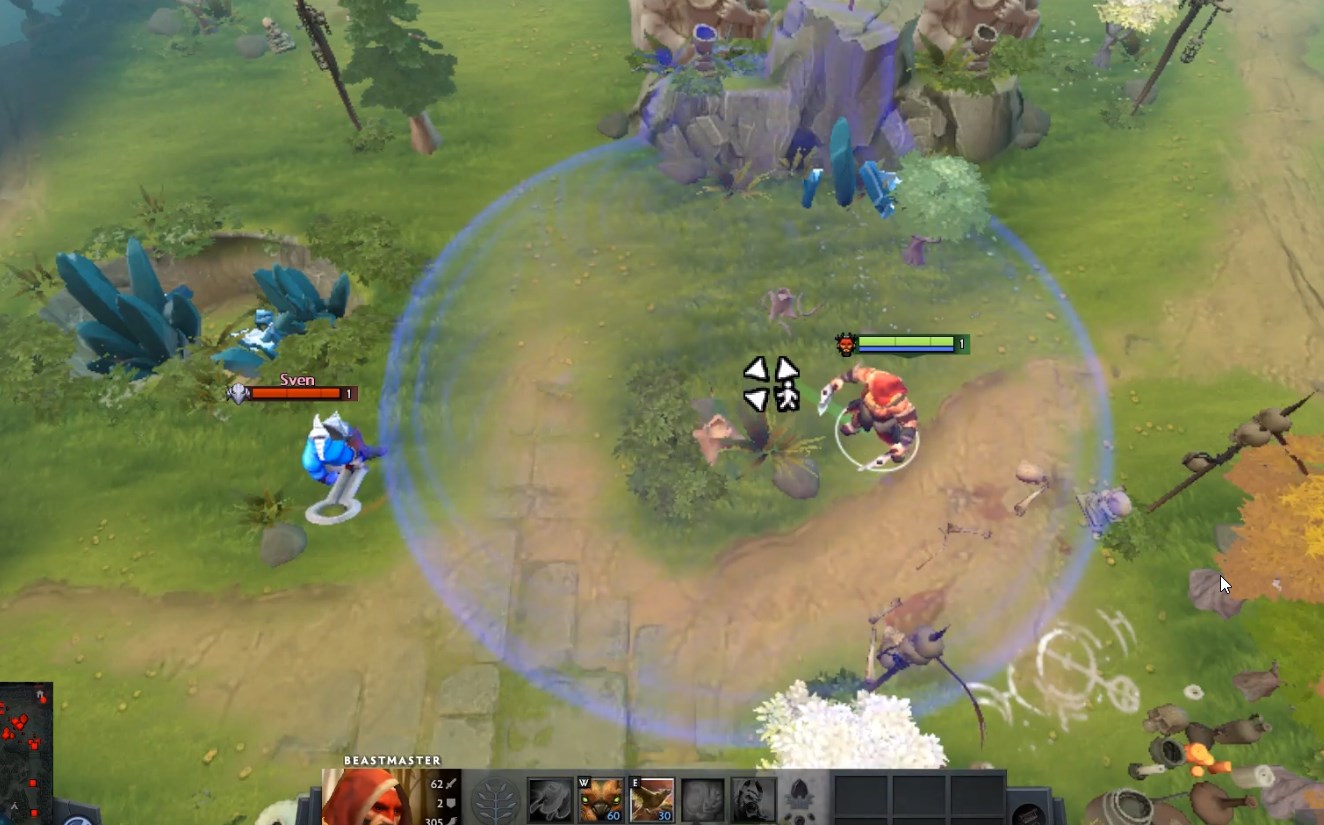1324x825 pixels.
Task: Click the BEASTMASTER name label above the portrait
Action: [390, 758]
